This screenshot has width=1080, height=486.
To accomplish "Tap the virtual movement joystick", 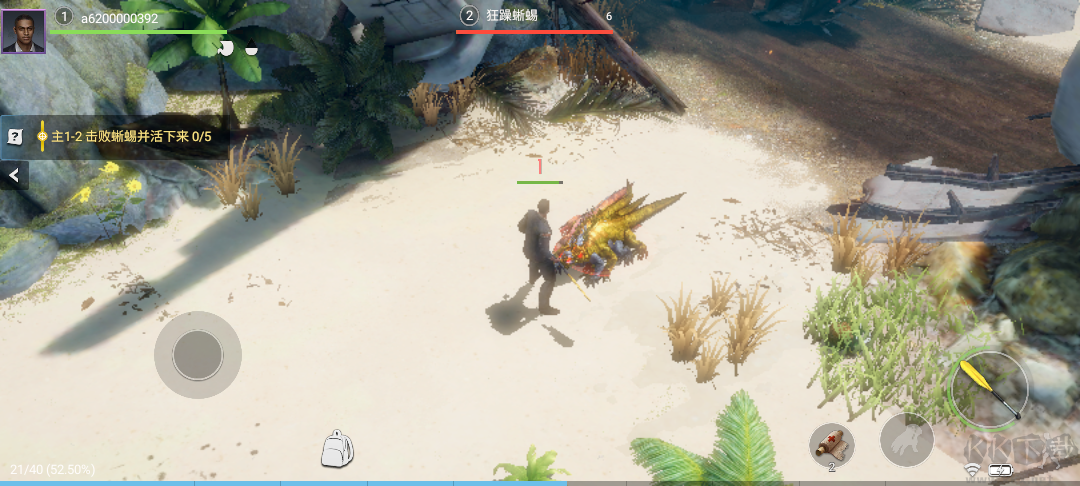I will click(x=197, y=354).
